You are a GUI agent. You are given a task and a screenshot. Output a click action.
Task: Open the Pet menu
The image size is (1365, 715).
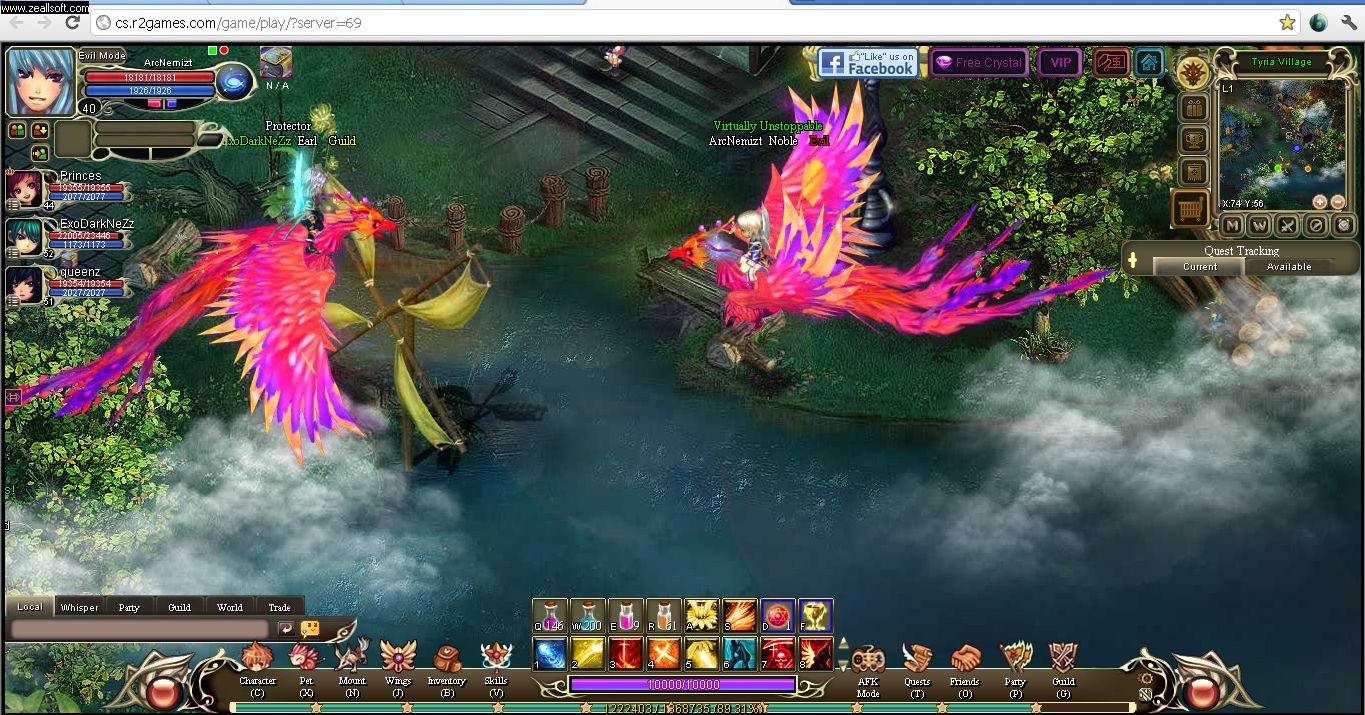[x=306, y=662]
